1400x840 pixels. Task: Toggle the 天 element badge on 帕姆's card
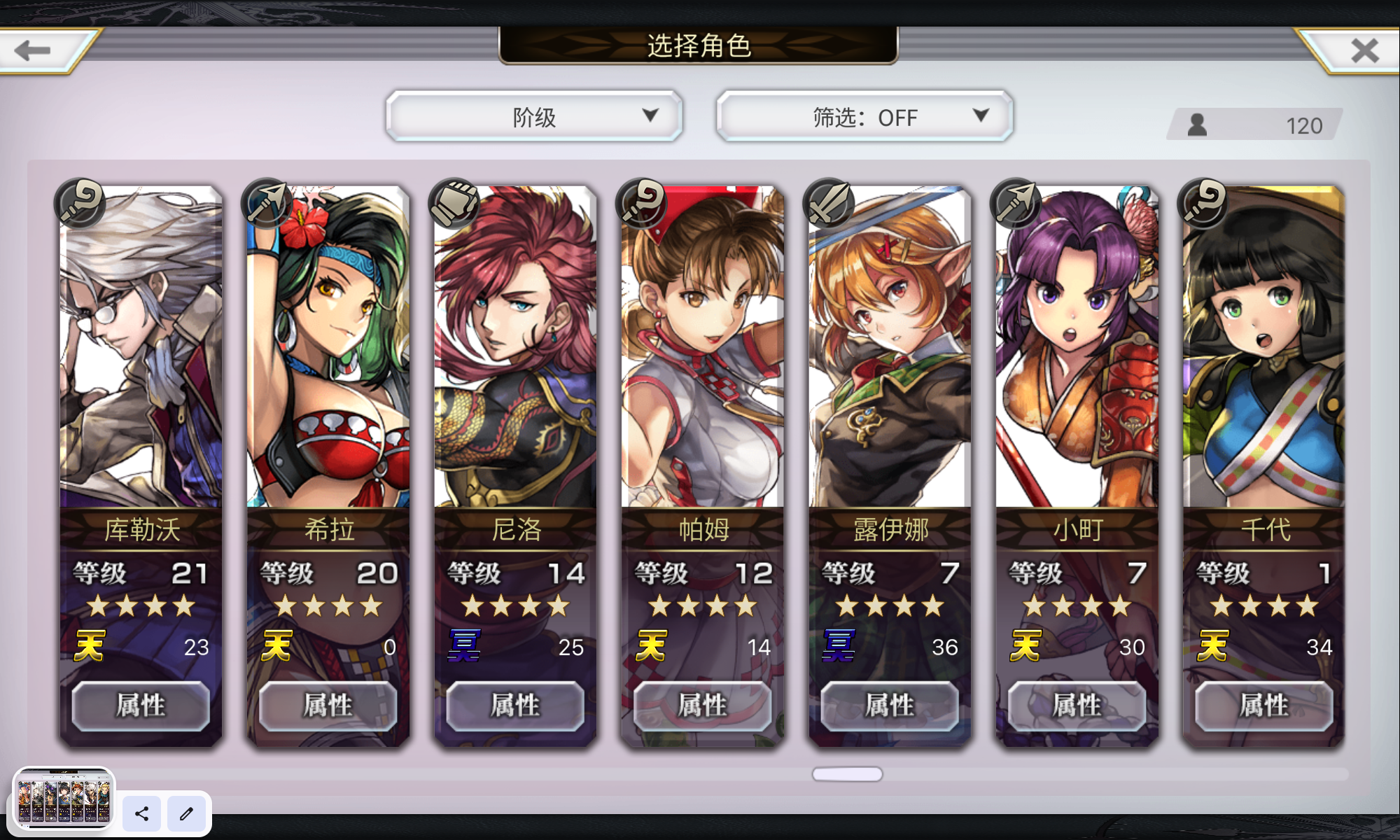(x=651, y=647)
